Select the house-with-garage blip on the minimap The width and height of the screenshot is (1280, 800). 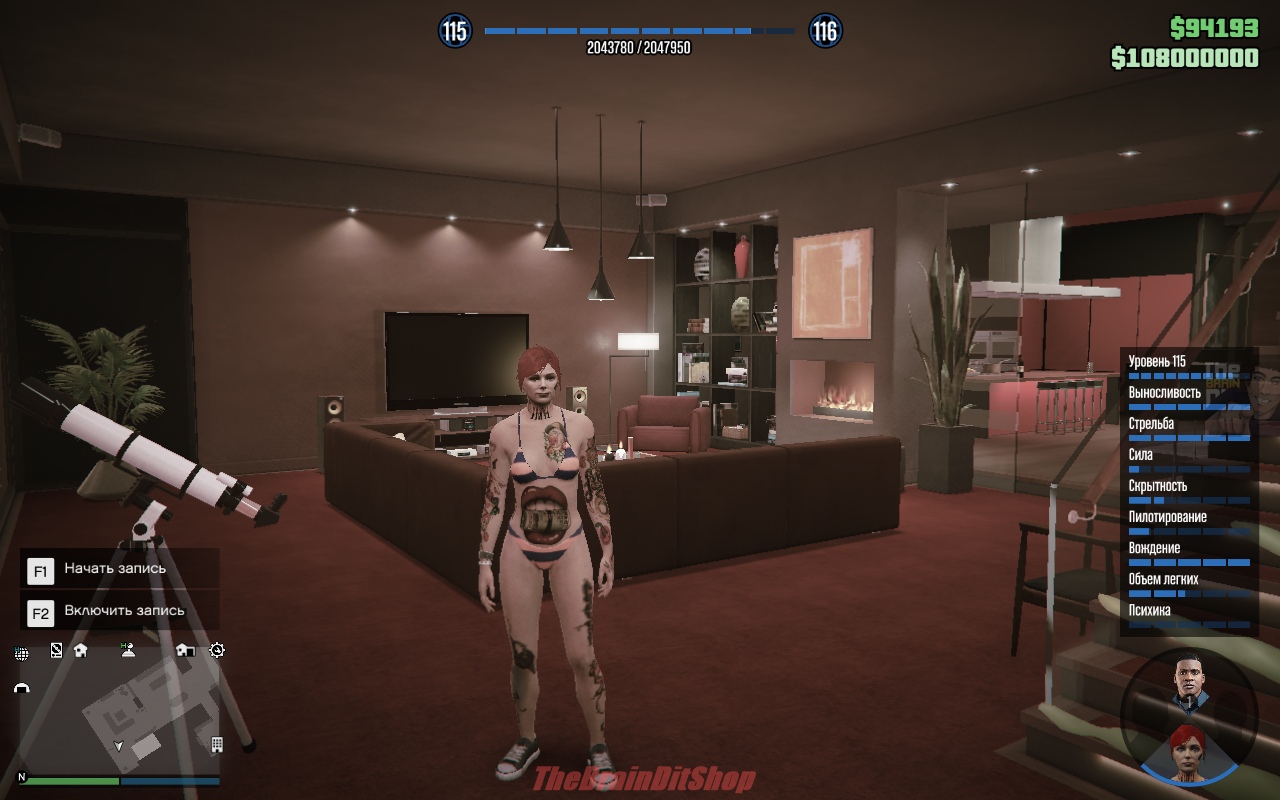click(x=184, y=650)
